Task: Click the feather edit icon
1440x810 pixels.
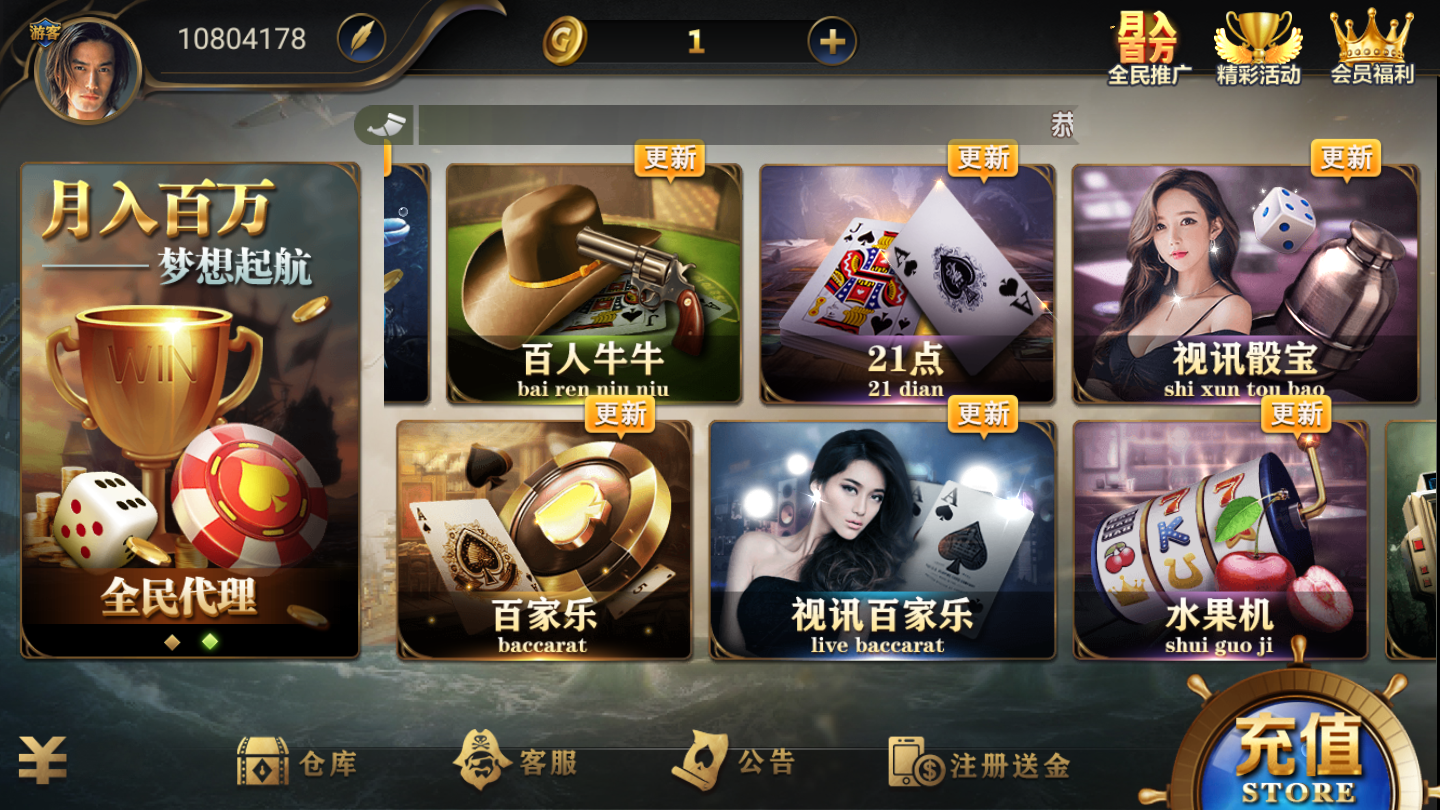Action: pos(361,40)
